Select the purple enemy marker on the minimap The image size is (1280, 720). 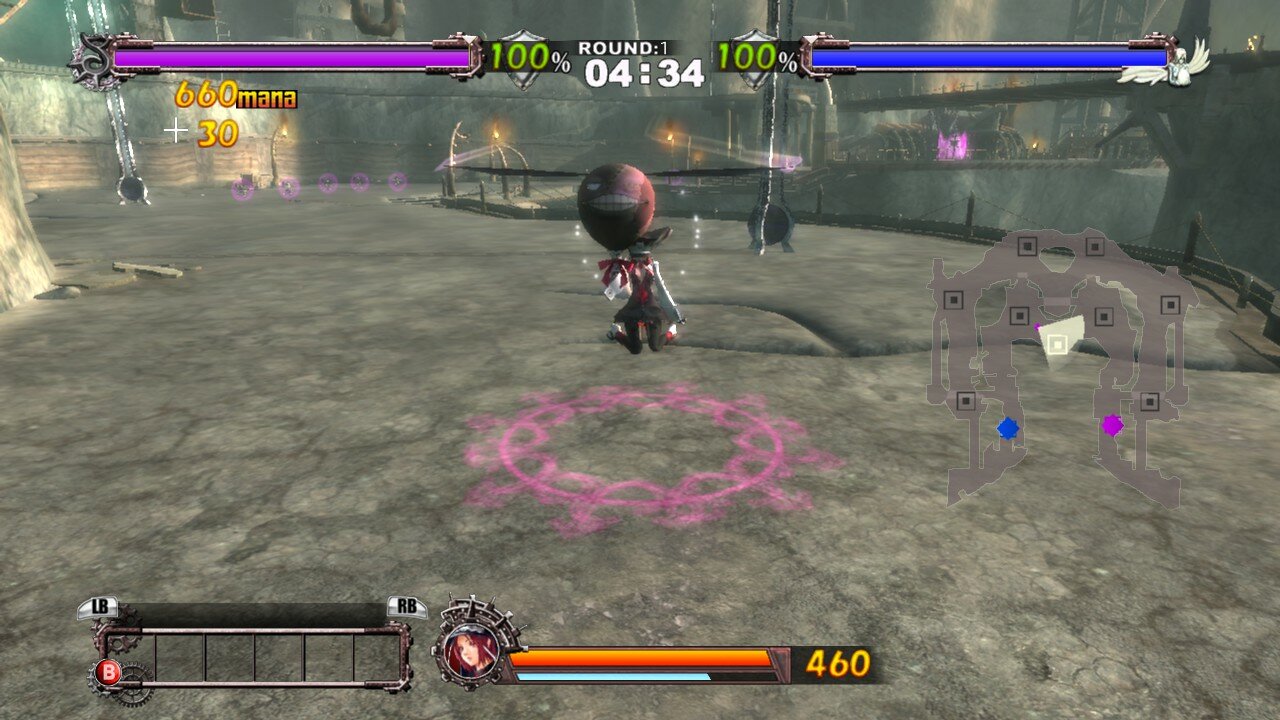pyautogui.click(x=1114, y=427)
